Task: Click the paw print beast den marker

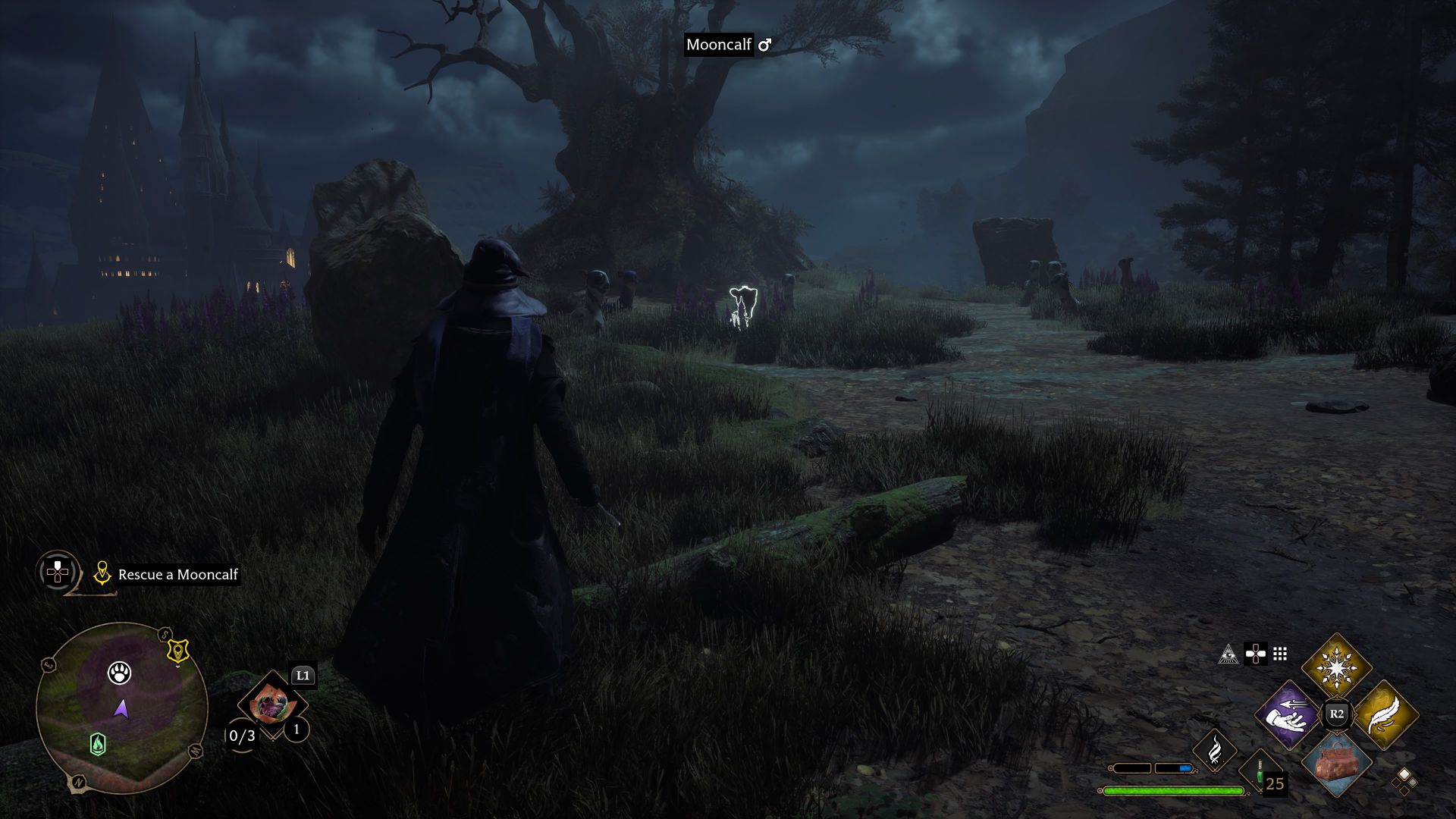Action: point(119,673)
